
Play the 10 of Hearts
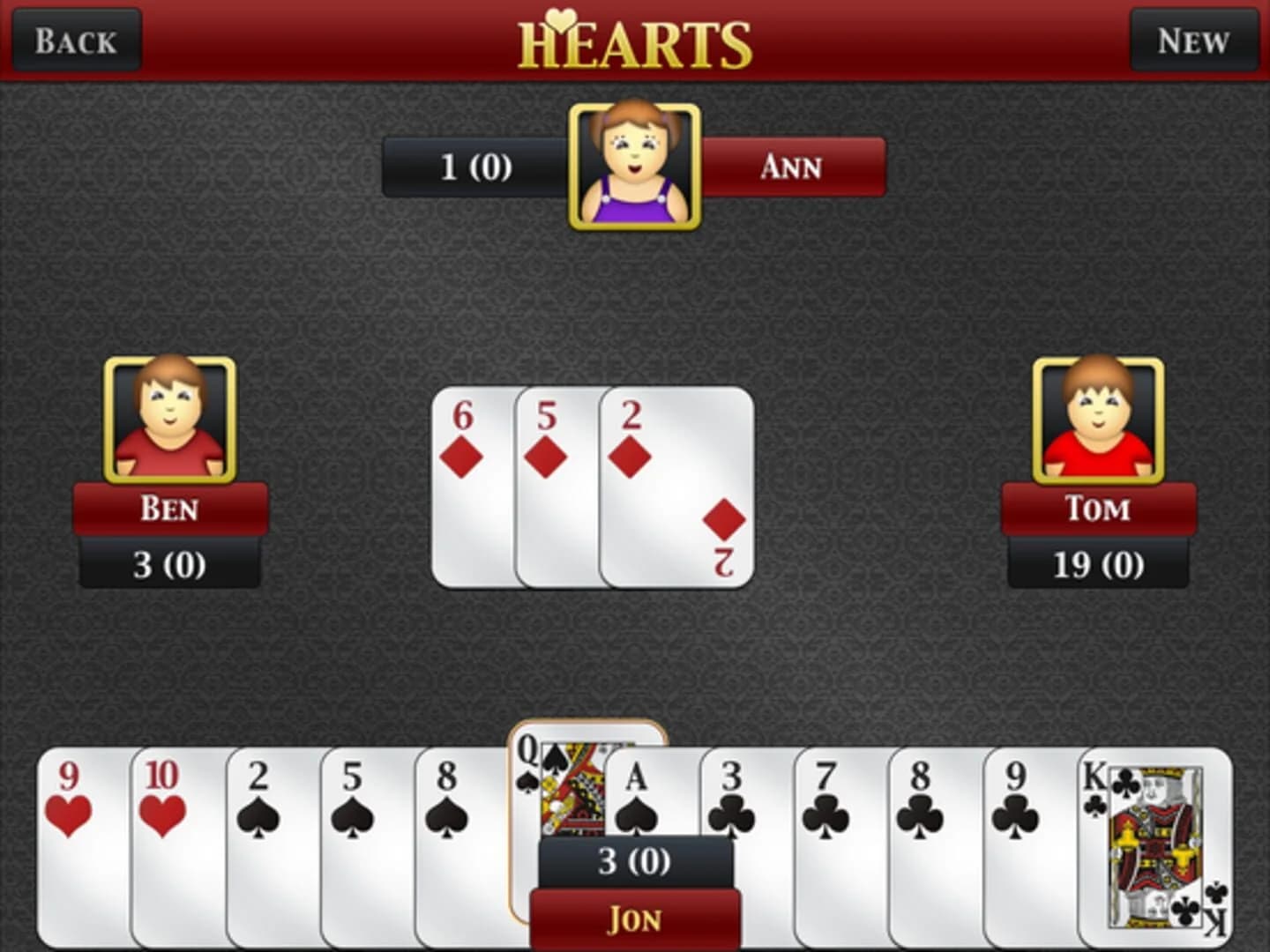coord(172,837)
